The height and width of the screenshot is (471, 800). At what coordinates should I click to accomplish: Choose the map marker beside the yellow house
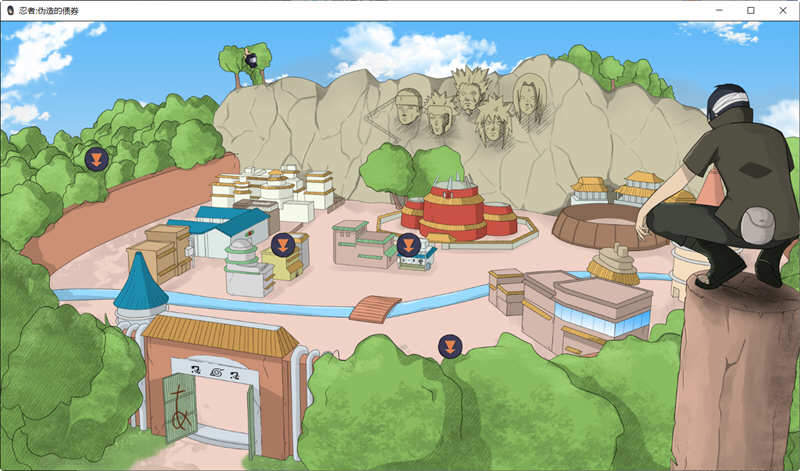(x=283, y=244)
